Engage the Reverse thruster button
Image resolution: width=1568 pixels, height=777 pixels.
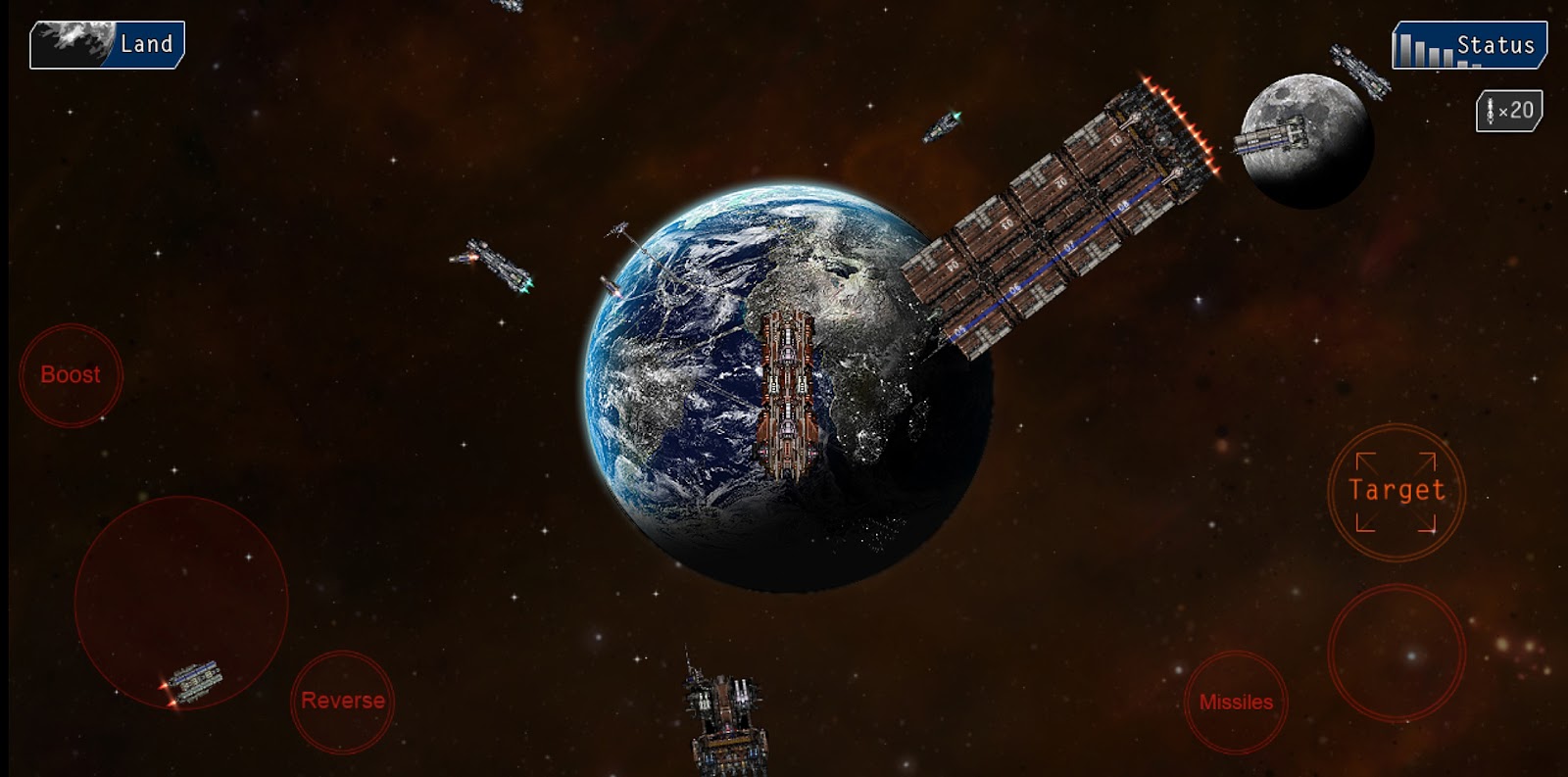pos(343,701)
